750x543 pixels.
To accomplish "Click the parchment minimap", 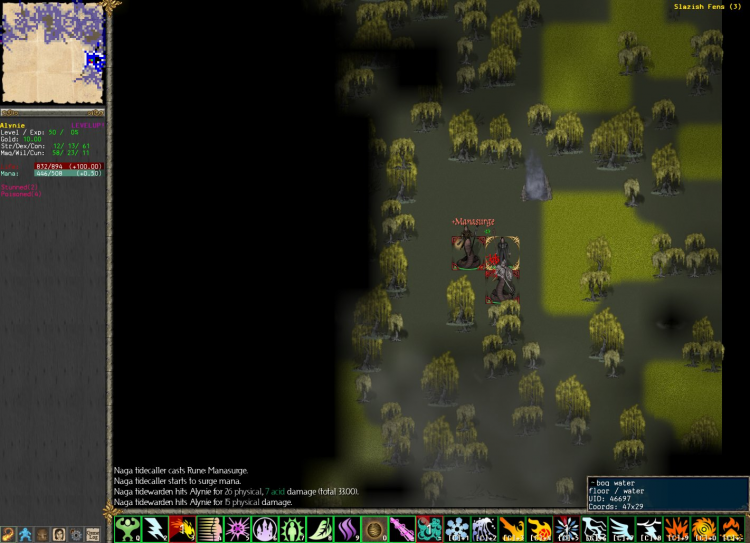I will (54, 52).
